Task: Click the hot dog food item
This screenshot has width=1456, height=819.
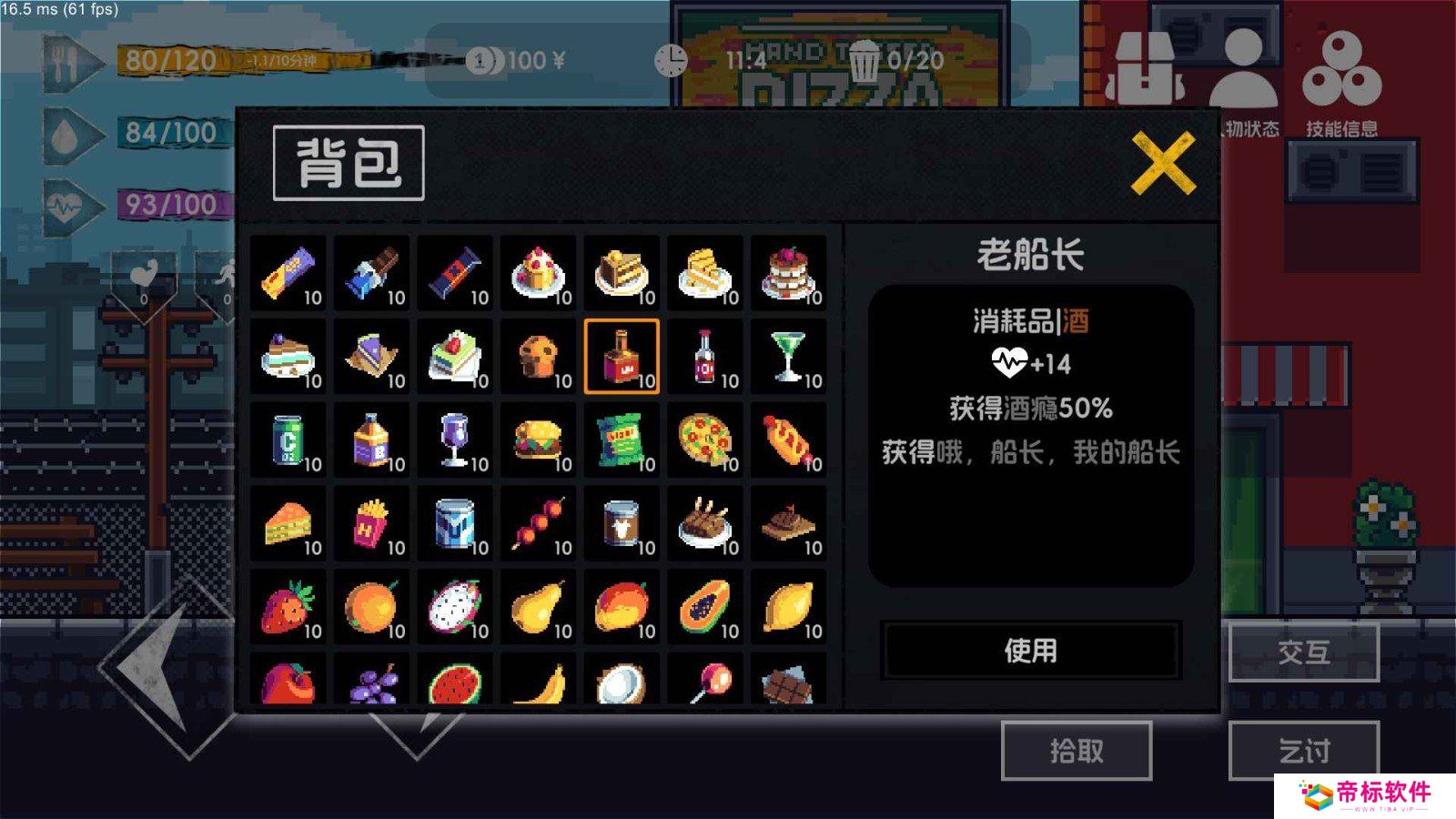Action: (x=789, y=441)
